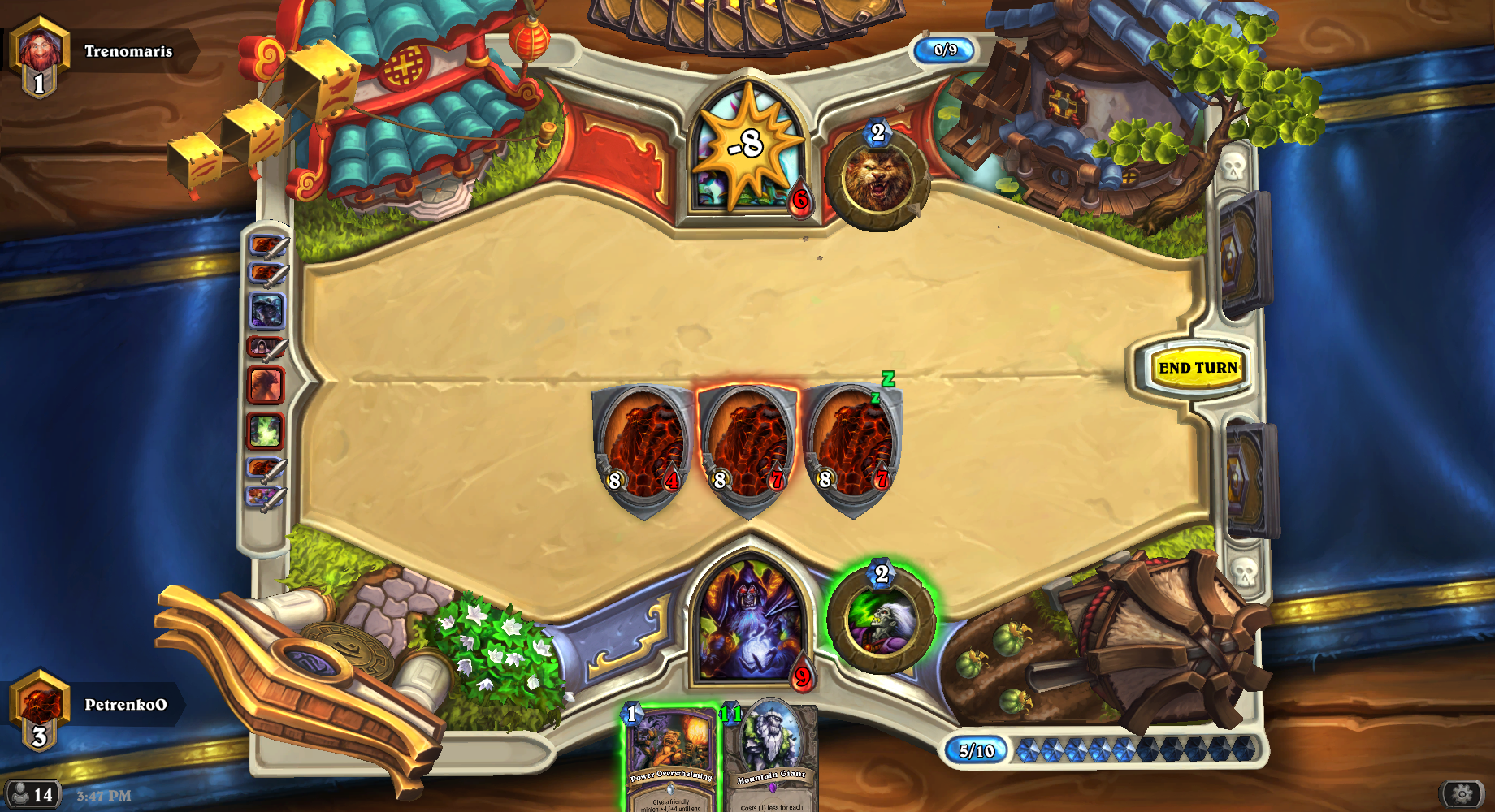Screen dimensions: 1495x812
Task: Inspect the opponent's lion hero power
Action: pos(877,179)
